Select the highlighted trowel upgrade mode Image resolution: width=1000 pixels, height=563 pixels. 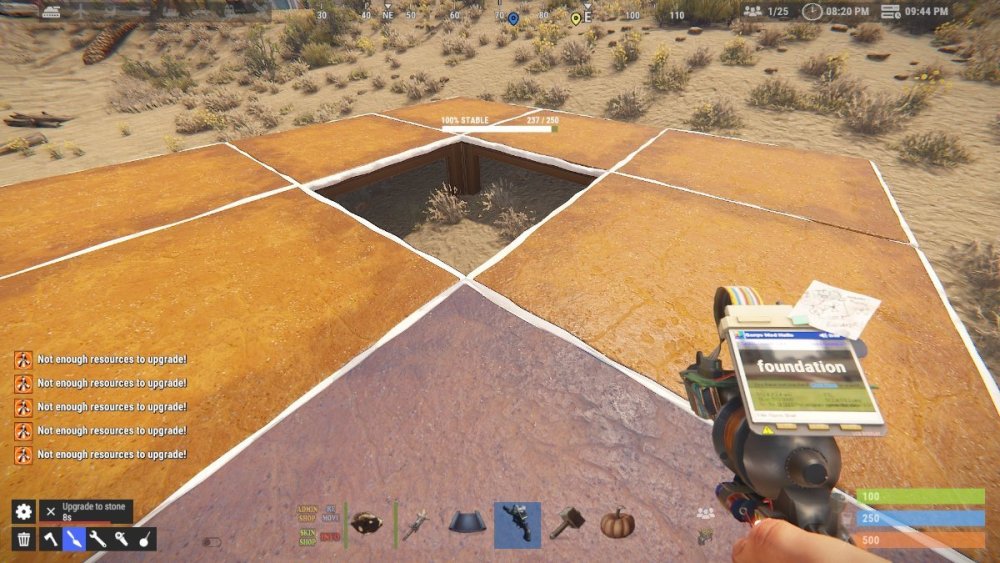74,539
